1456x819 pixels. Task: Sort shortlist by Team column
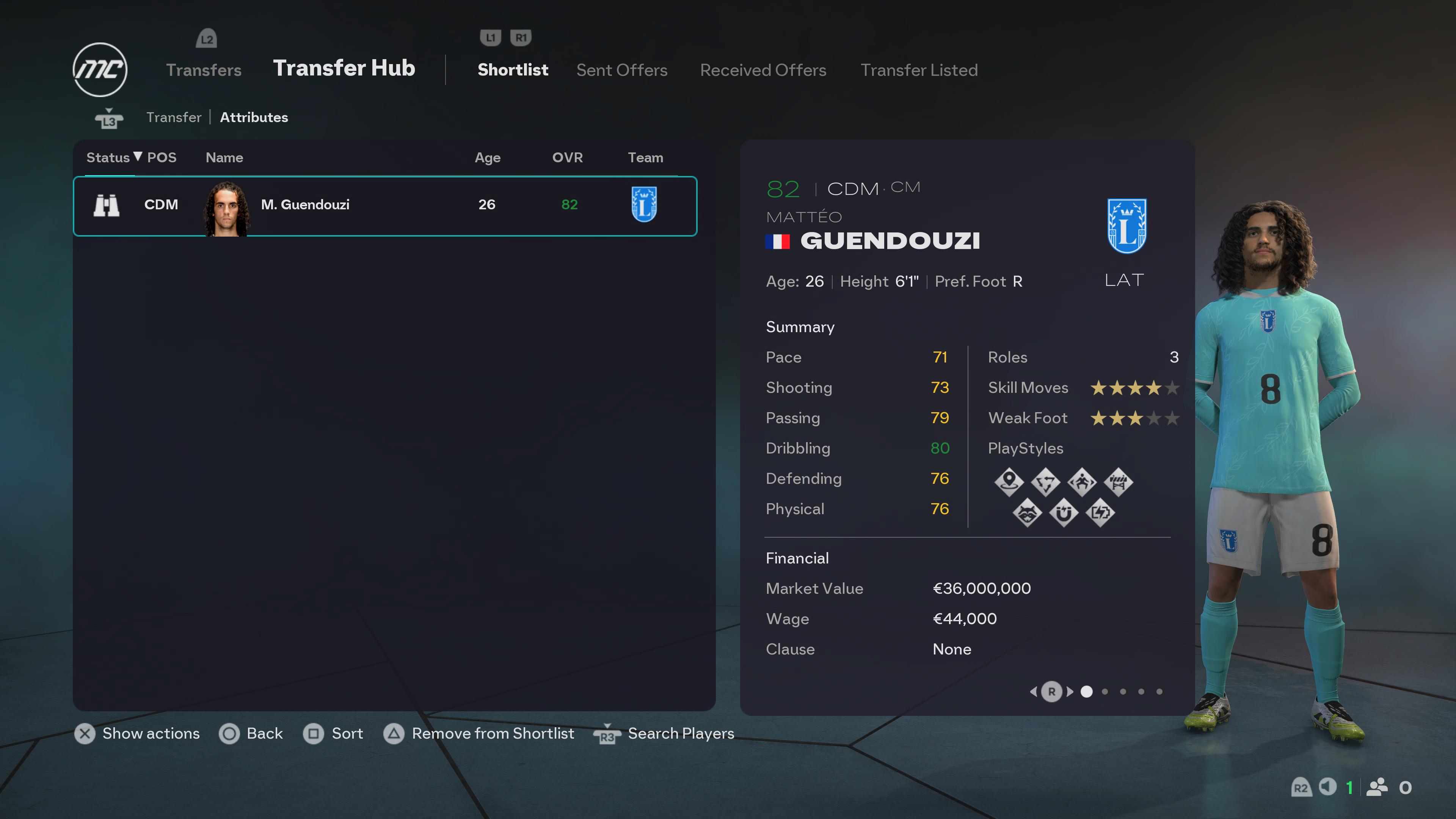click(645, 158)
